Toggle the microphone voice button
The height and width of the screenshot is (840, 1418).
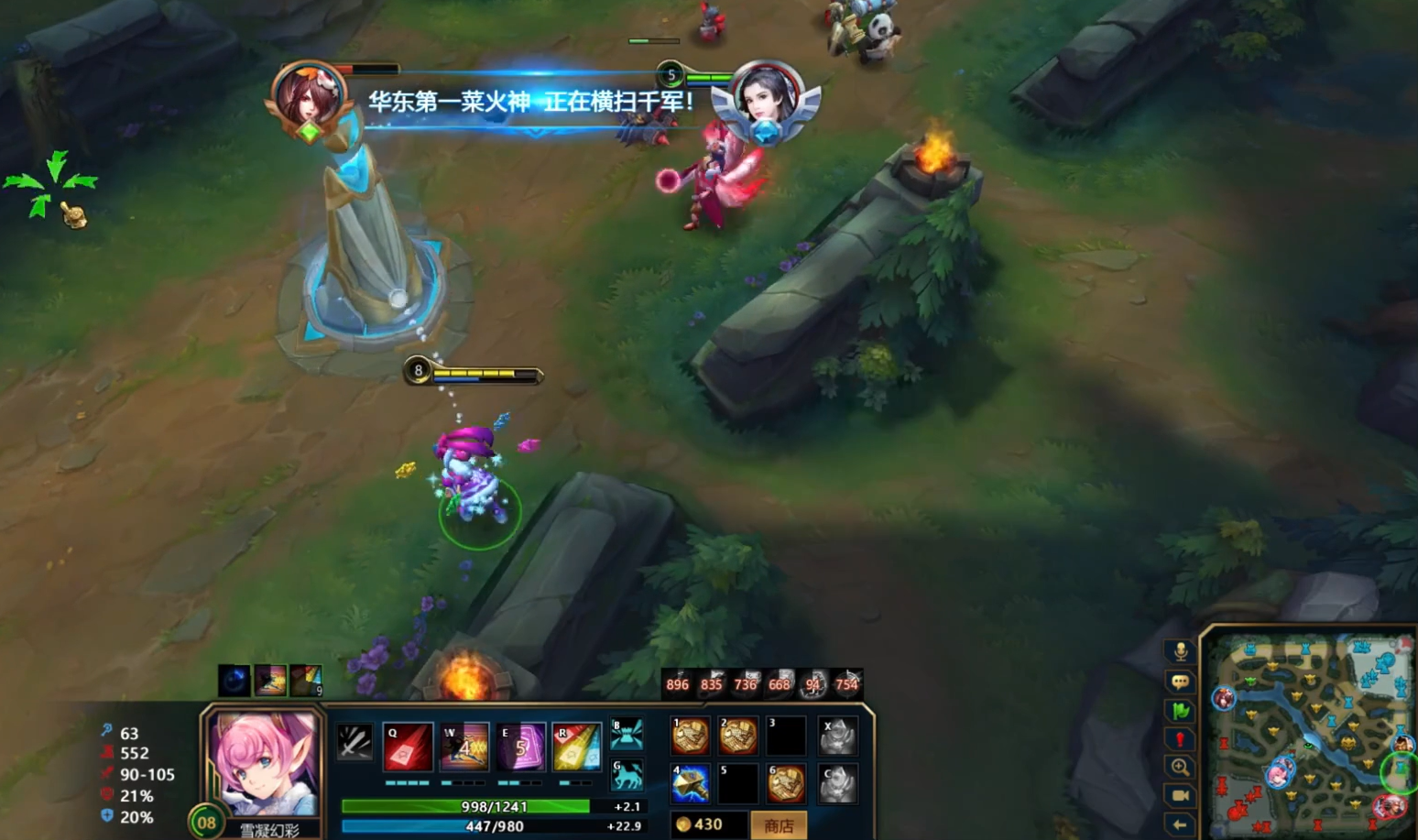[1181, 651]
